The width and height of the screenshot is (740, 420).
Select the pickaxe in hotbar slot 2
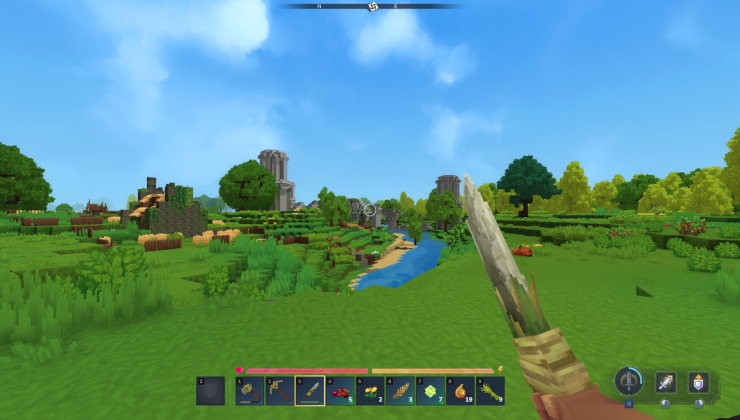pos(280,391)
